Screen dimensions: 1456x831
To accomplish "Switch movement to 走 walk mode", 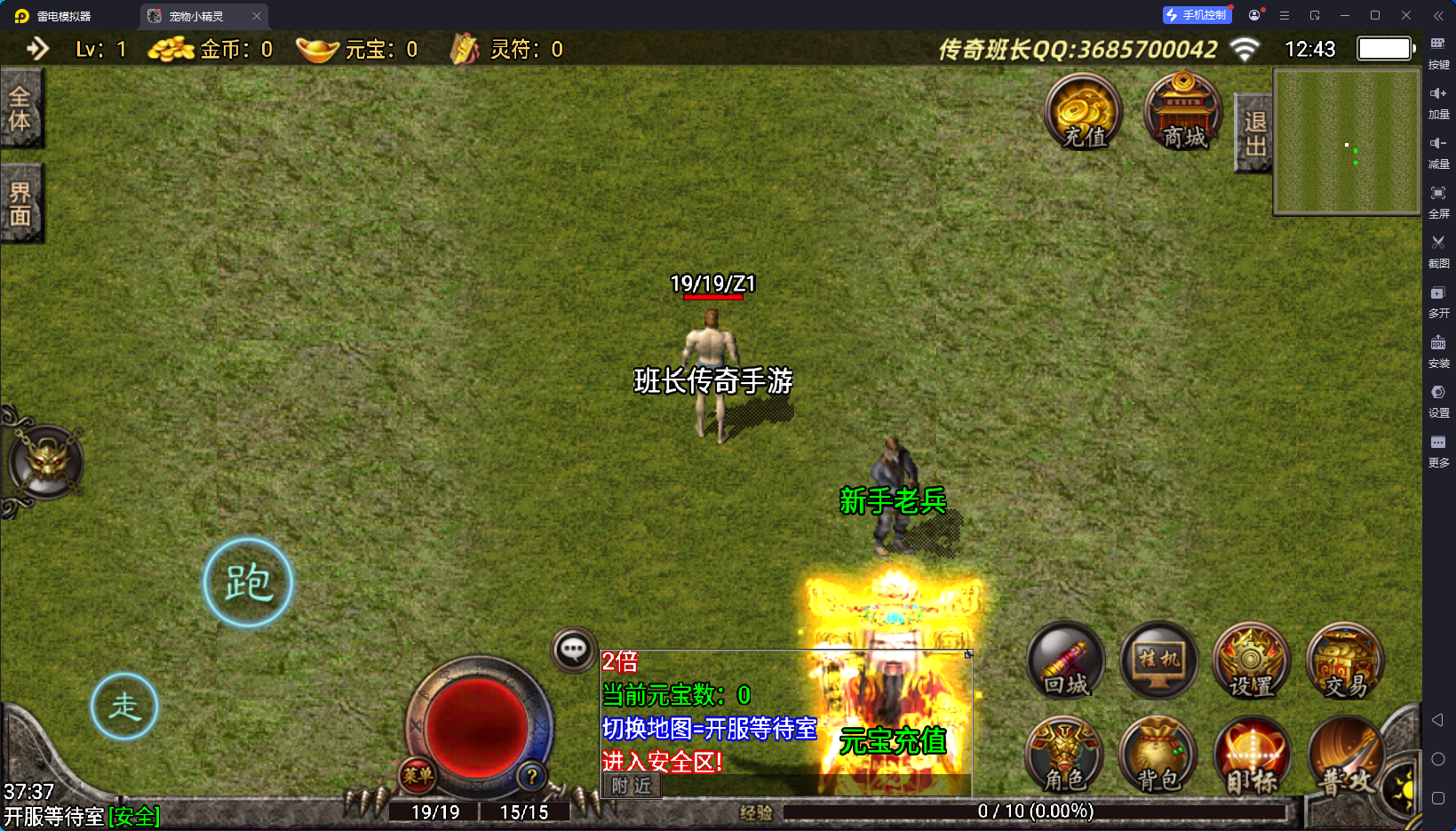I will 124,707.
